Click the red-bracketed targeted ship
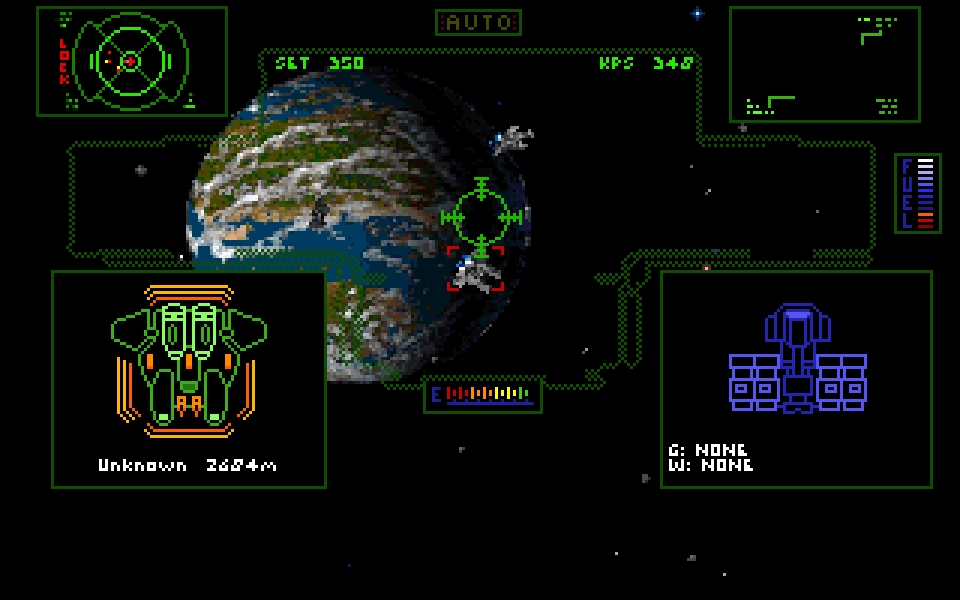The image size is (960, 600). pos(475,270)
